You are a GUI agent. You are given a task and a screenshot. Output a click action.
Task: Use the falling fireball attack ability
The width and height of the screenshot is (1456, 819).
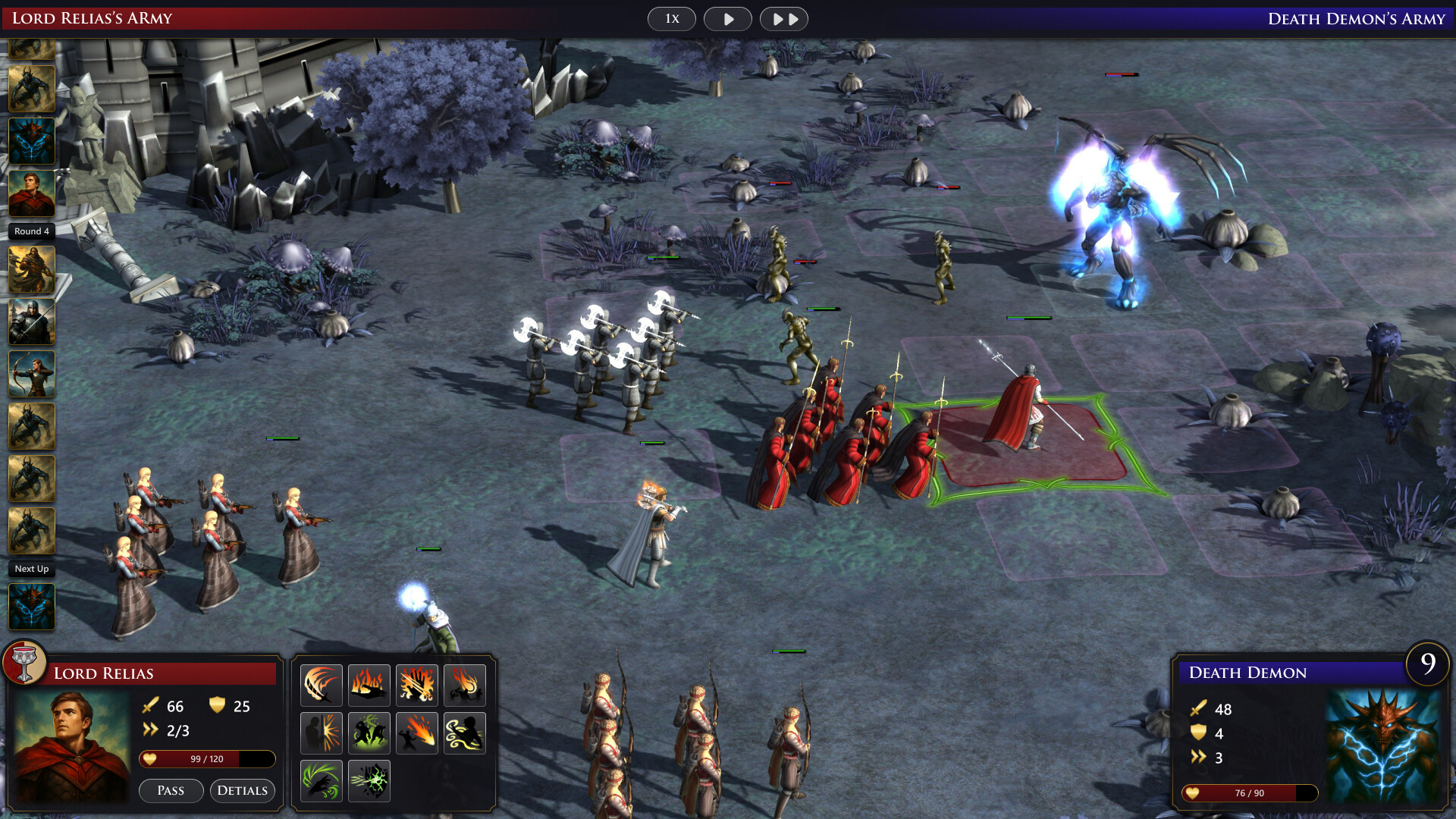click(x=465, y=685)
